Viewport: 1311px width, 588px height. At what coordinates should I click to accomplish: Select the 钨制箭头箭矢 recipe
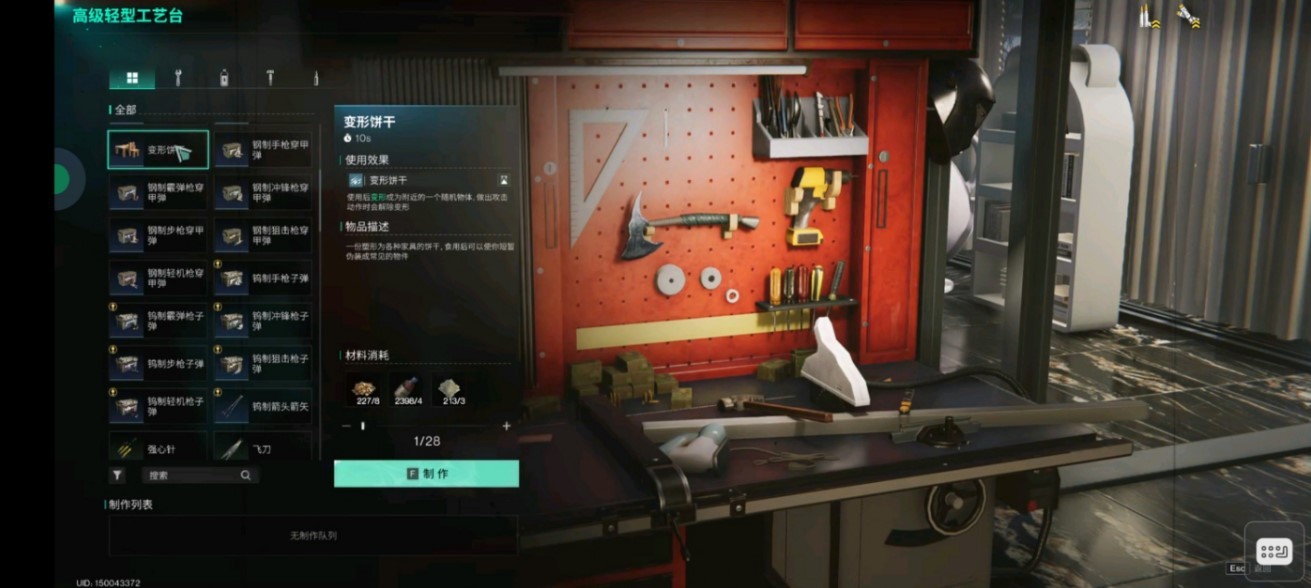(263, 406)
